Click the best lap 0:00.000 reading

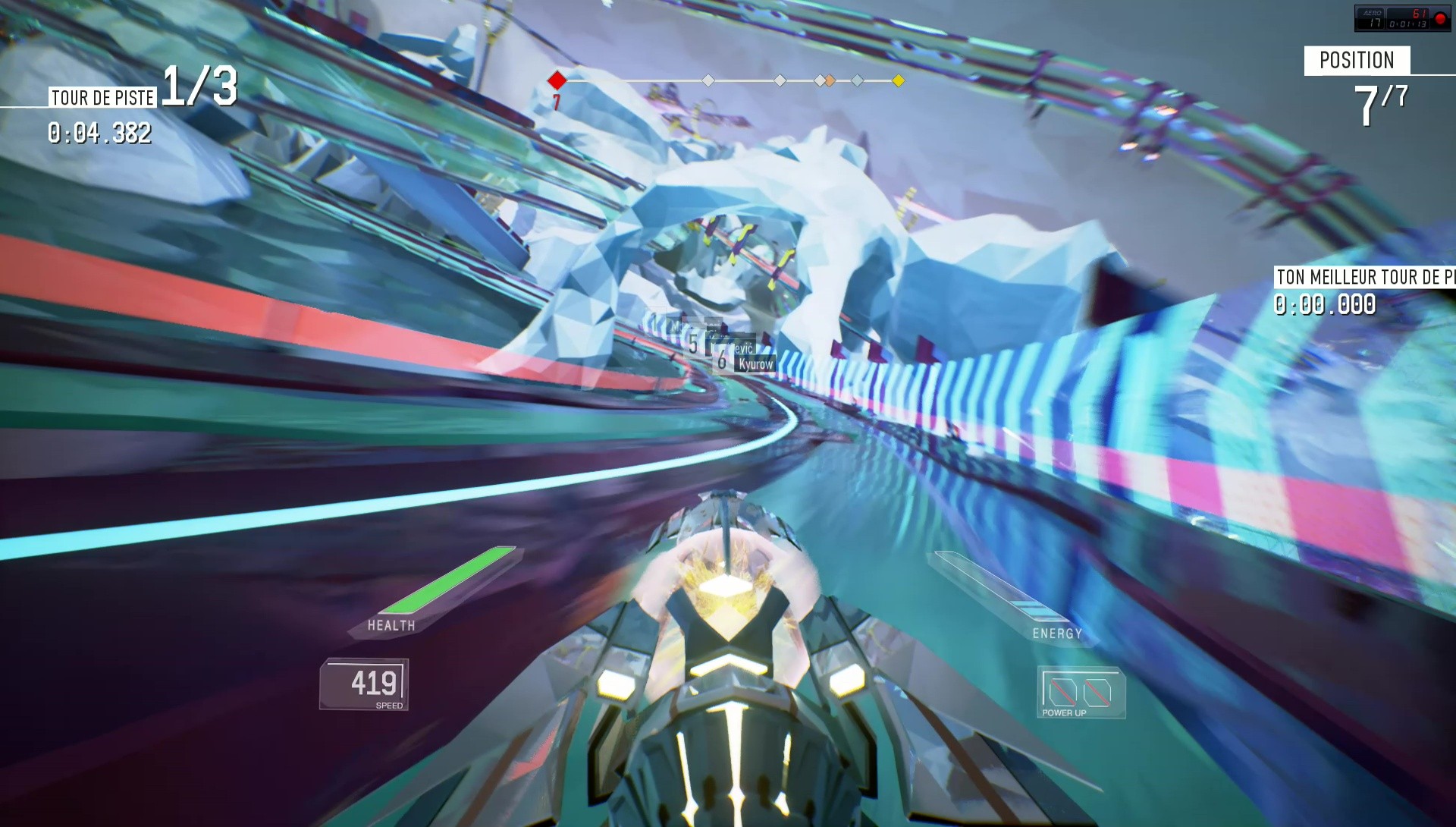coord(1326,305)
